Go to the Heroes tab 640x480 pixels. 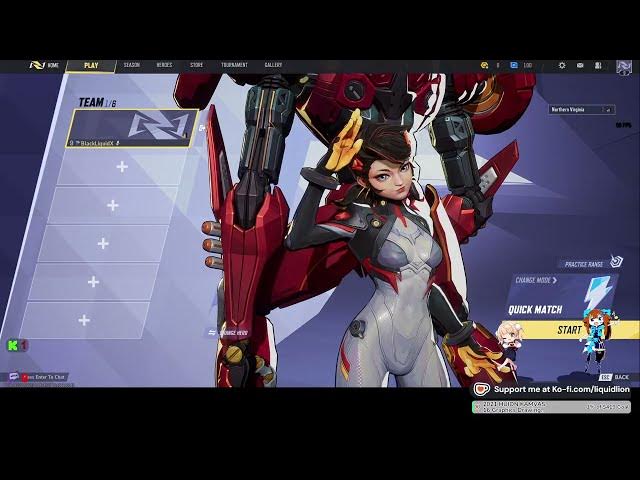click(x=164, y=65)
